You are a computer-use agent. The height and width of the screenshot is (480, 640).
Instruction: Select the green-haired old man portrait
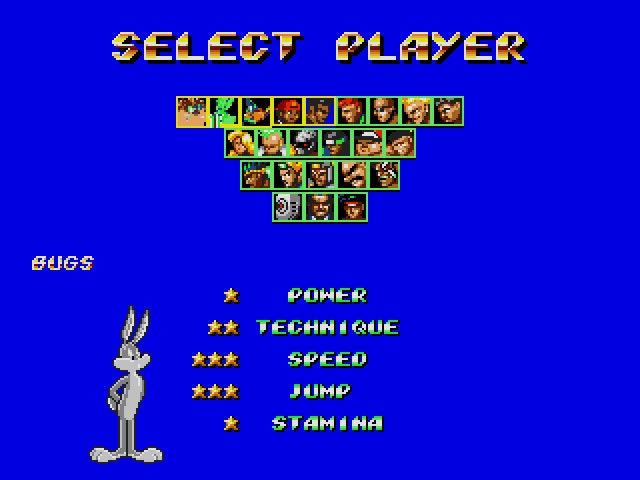(272, 143)
